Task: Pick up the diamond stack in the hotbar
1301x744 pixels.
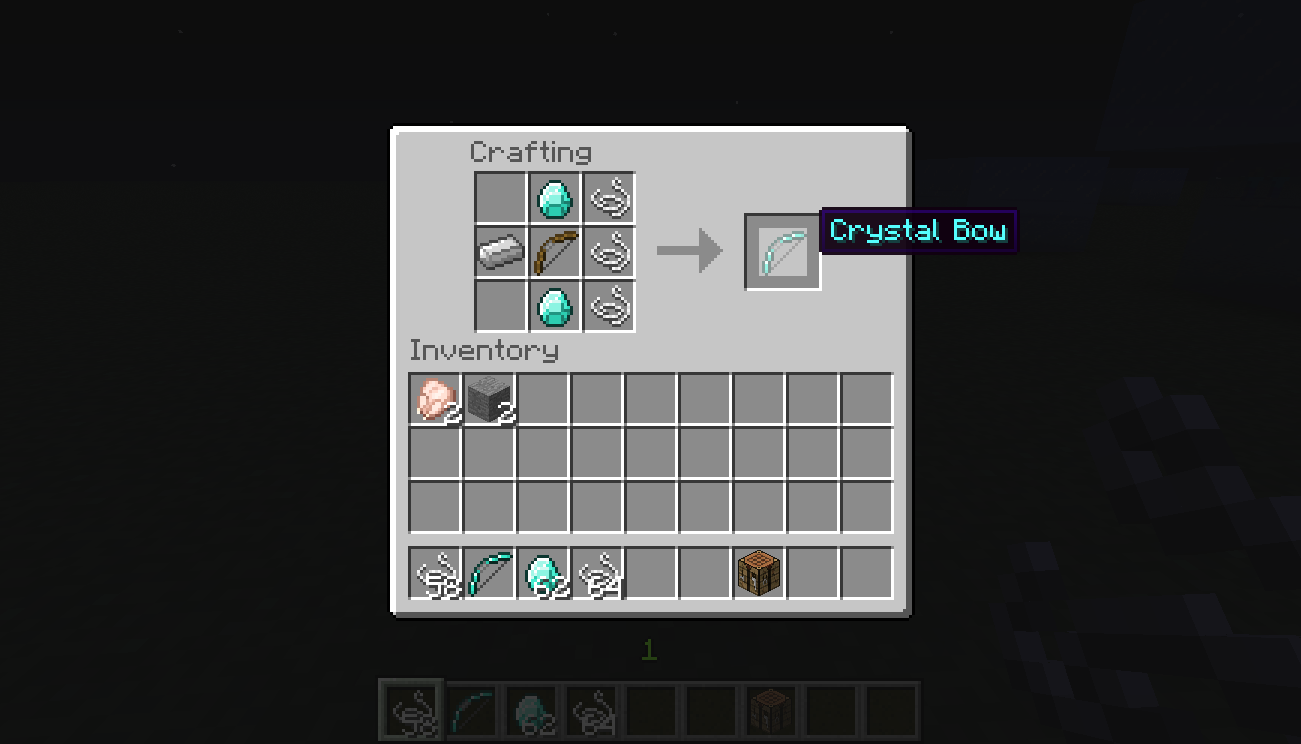Action: pos(543,571)
